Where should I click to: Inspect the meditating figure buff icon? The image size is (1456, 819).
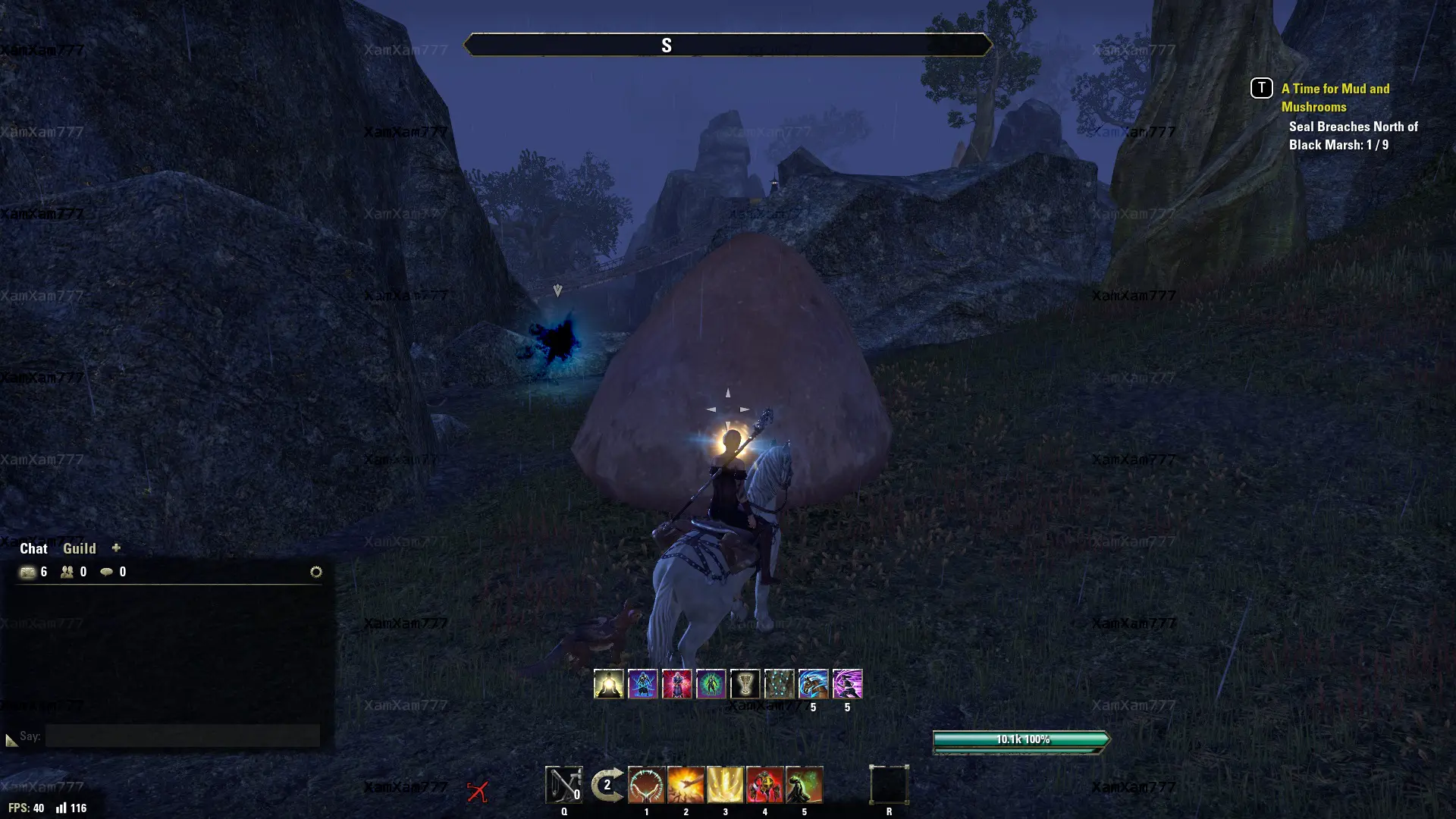[x=608, y=684]
